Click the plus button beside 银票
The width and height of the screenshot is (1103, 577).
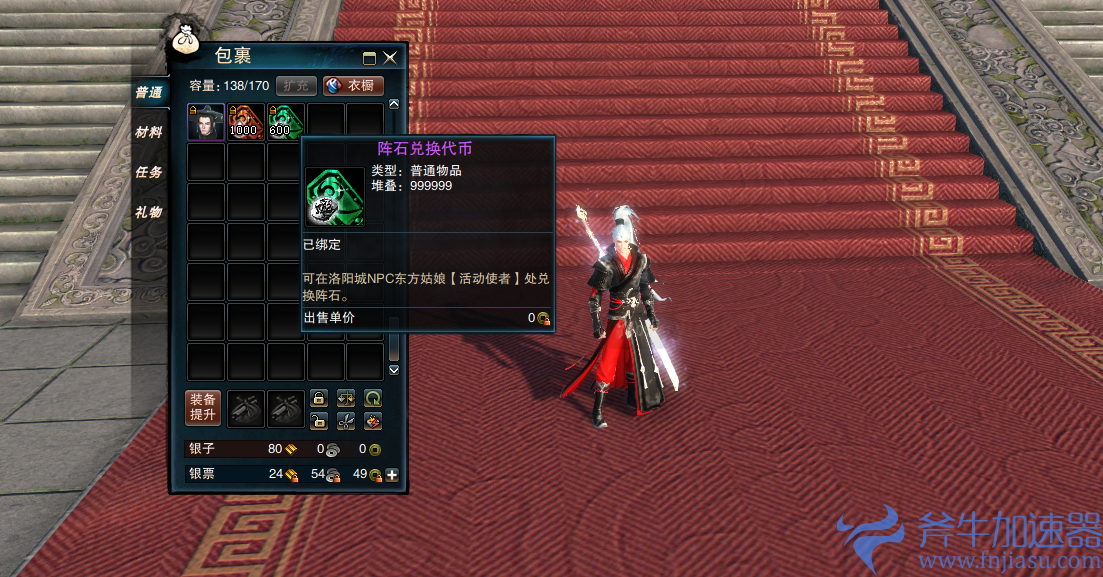coord(392,475)
